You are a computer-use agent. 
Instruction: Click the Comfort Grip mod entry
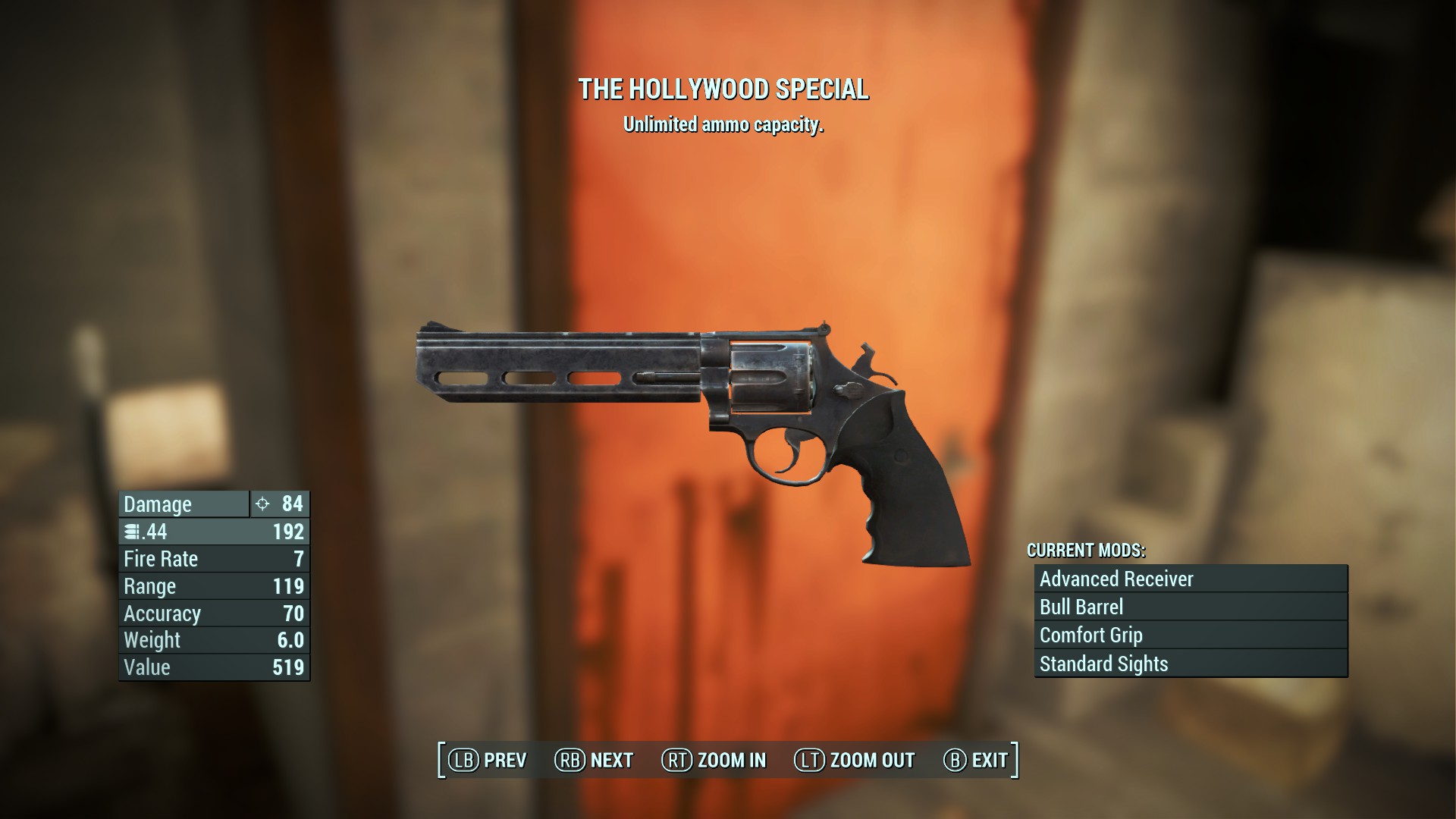[x=1191, y=635]
